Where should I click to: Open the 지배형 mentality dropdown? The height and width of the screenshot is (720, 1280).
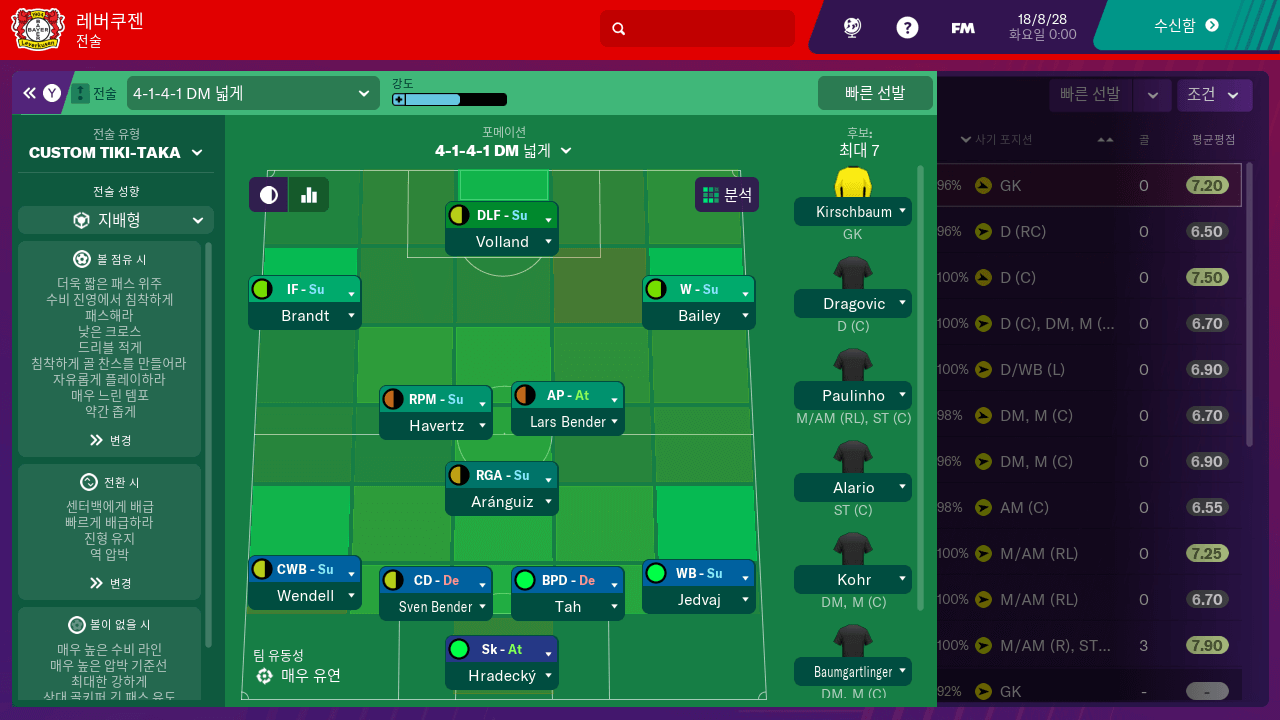pyautogui.click(x=116, y=220)
